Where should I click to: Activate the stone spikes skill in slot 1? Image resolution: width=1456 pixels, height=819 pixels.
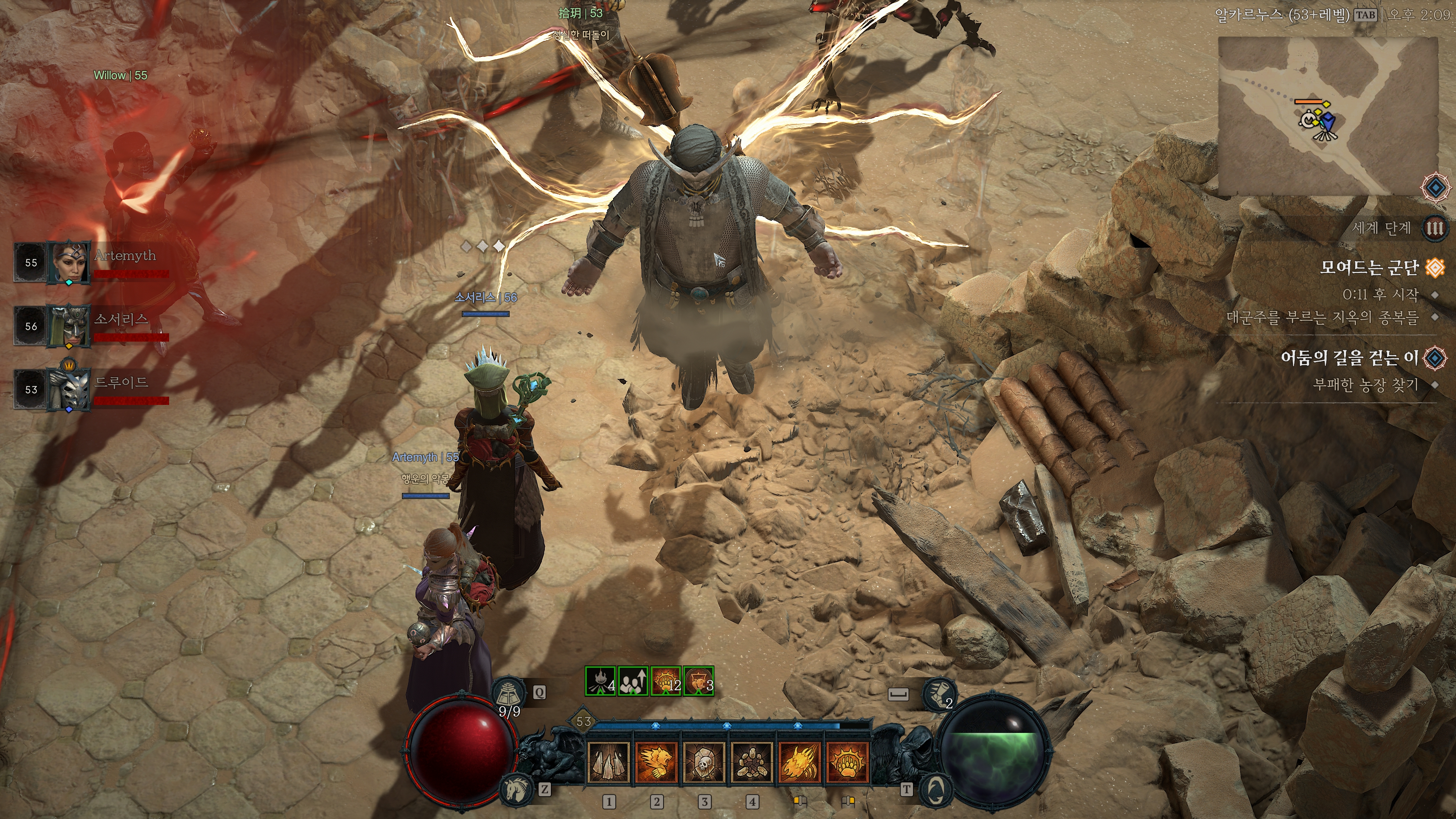(x=608, y=762)
